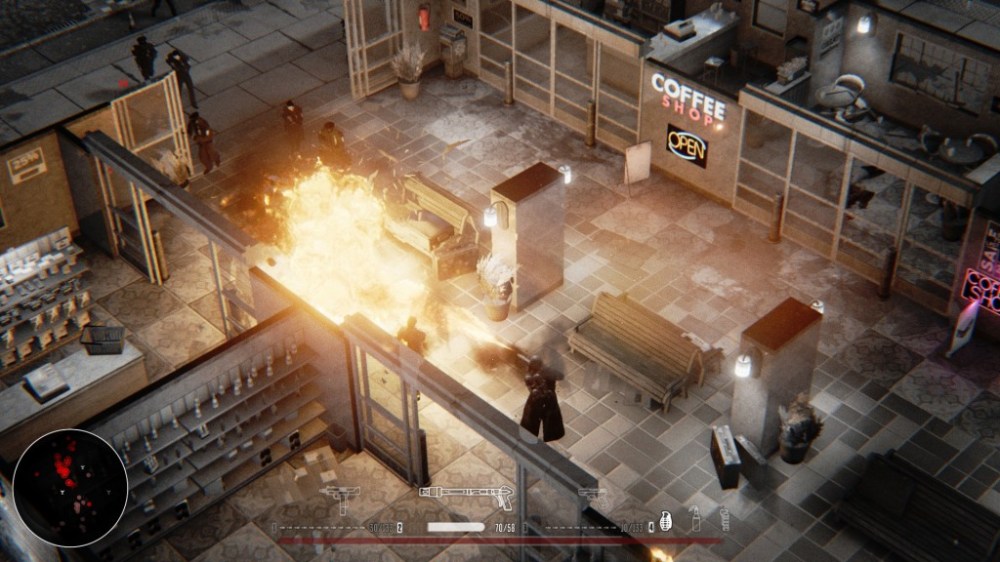Switch to the pistol weapon icon
Viewport: 1000px width, 562px height.
592,494
